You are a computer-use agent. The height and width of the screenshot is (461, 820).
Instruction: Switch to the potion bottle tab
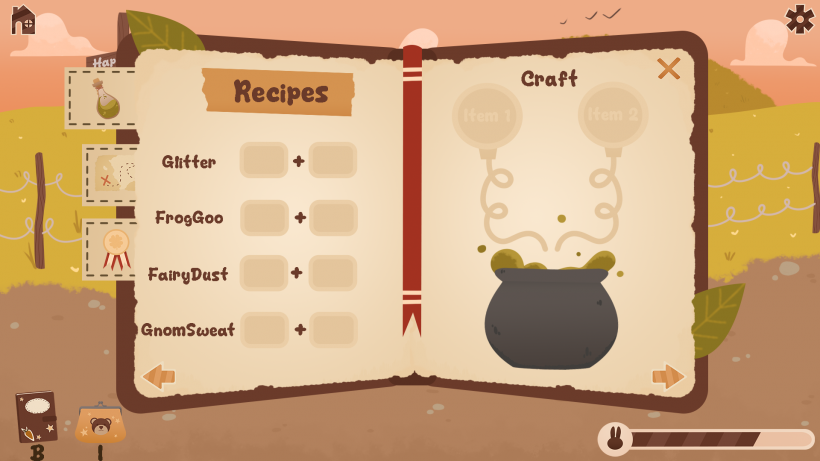pyautogui.click(x=102, y=99)
